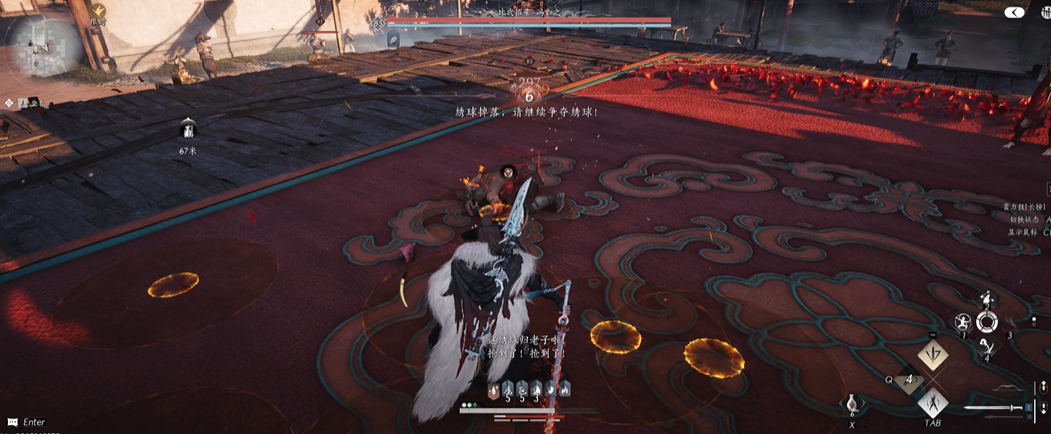Click the segmented ring wheel icon
The width and height of the screenshot is (1051, 434).
tap(988, 322)
